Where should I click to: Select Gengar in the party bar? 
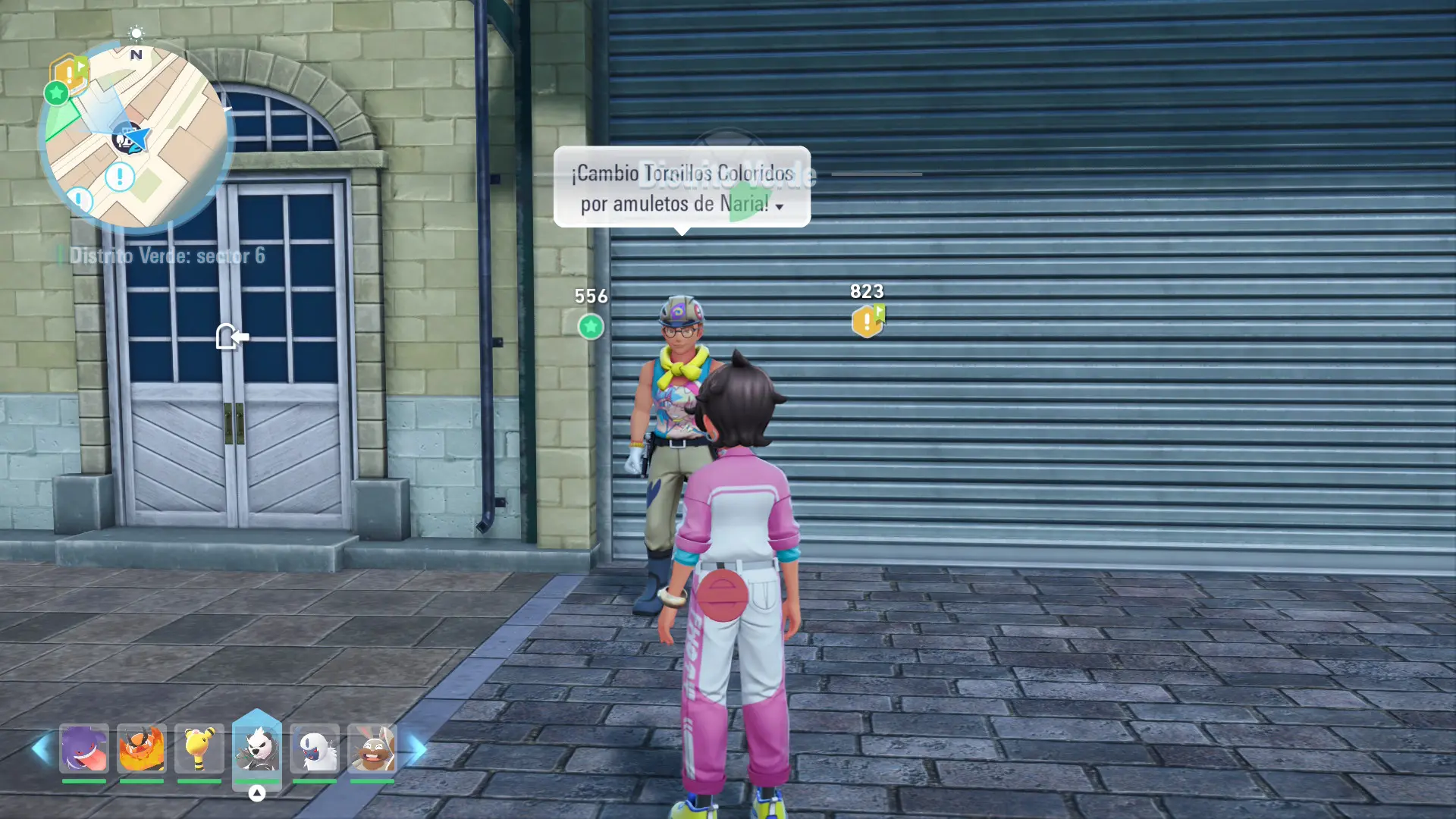tap(84, 748)
